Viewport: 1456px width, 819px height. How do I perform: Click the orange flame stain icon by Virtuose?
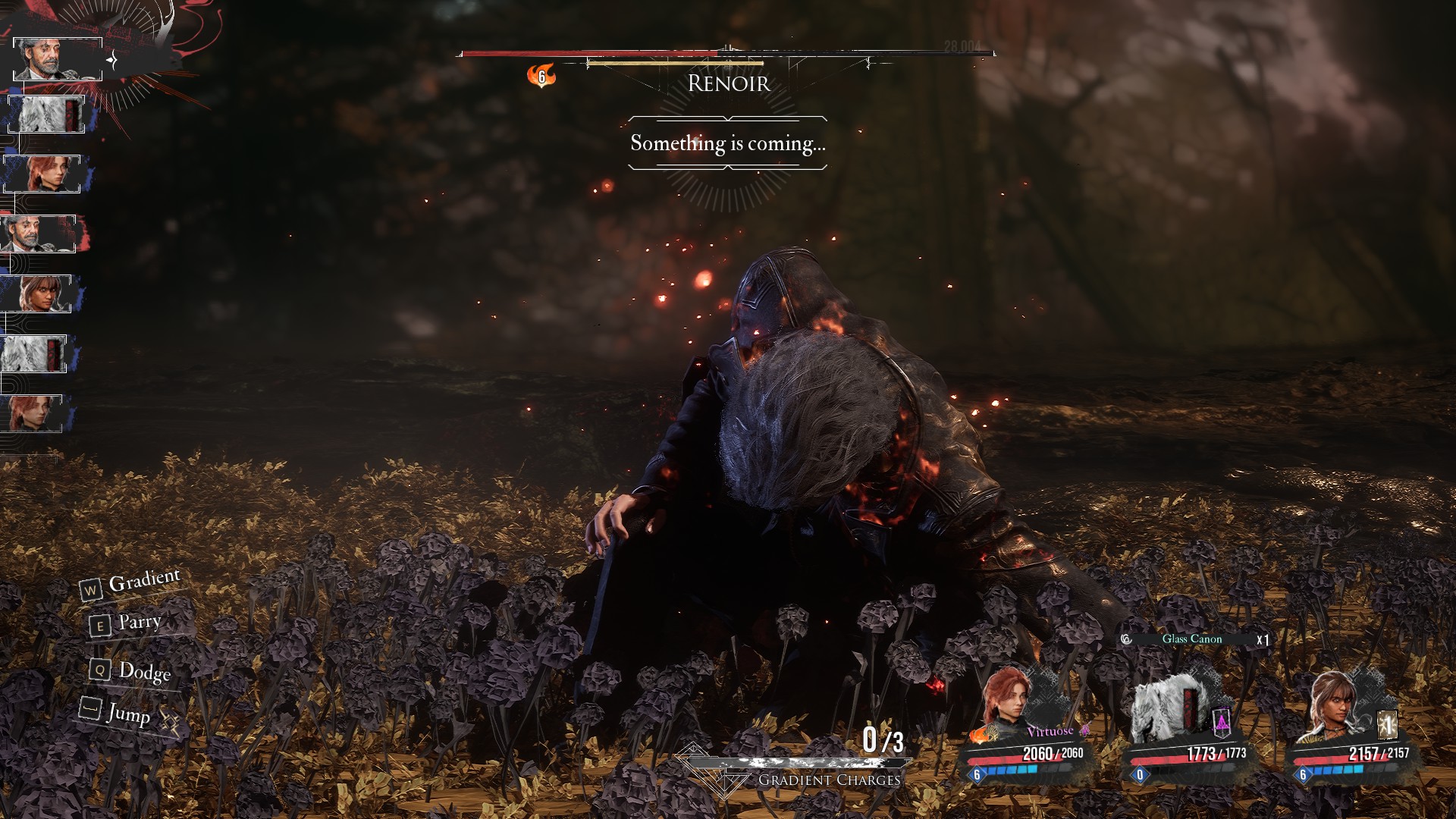pyautogui.click(x=984, y=733)
